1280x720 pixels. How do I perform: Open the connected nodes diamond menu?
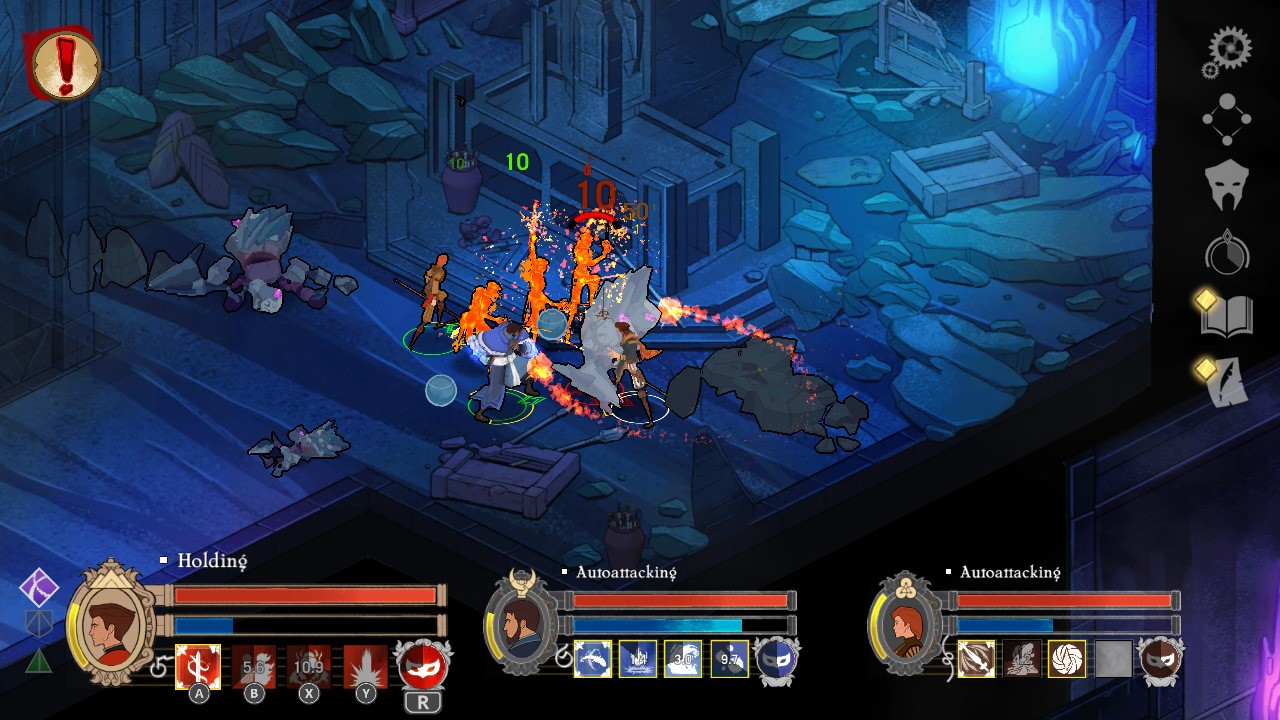(1227, 119)
